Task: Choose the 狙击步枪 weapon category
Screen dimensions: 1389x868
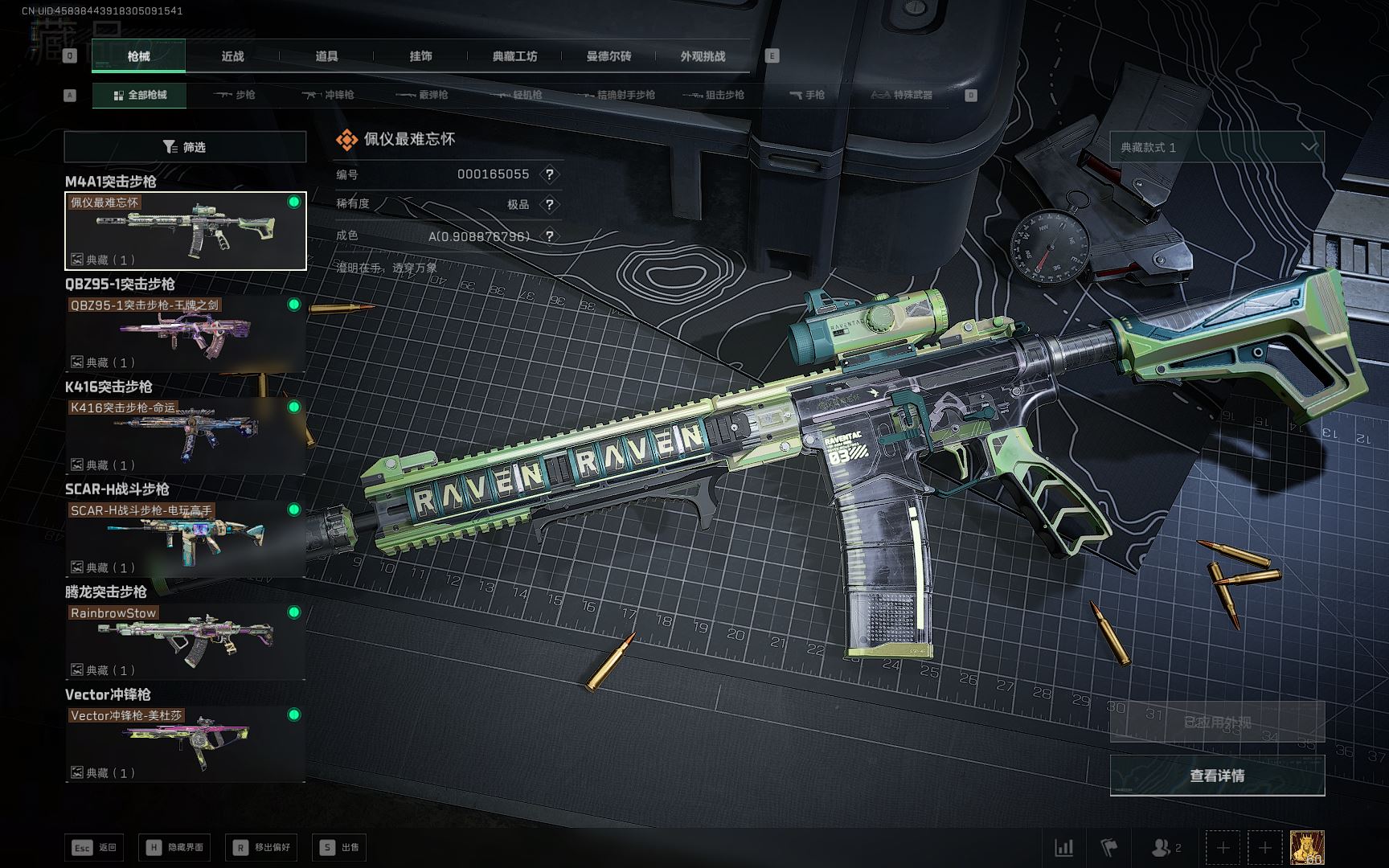Action: click(714, 95)
